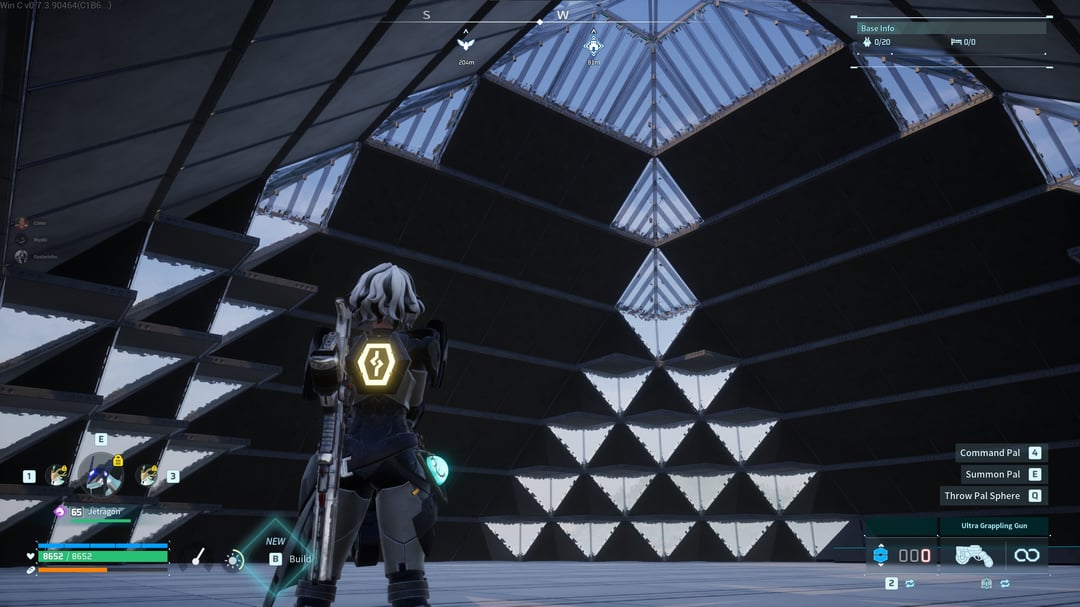Click the sun time-of-day dial

pos(234,560)
